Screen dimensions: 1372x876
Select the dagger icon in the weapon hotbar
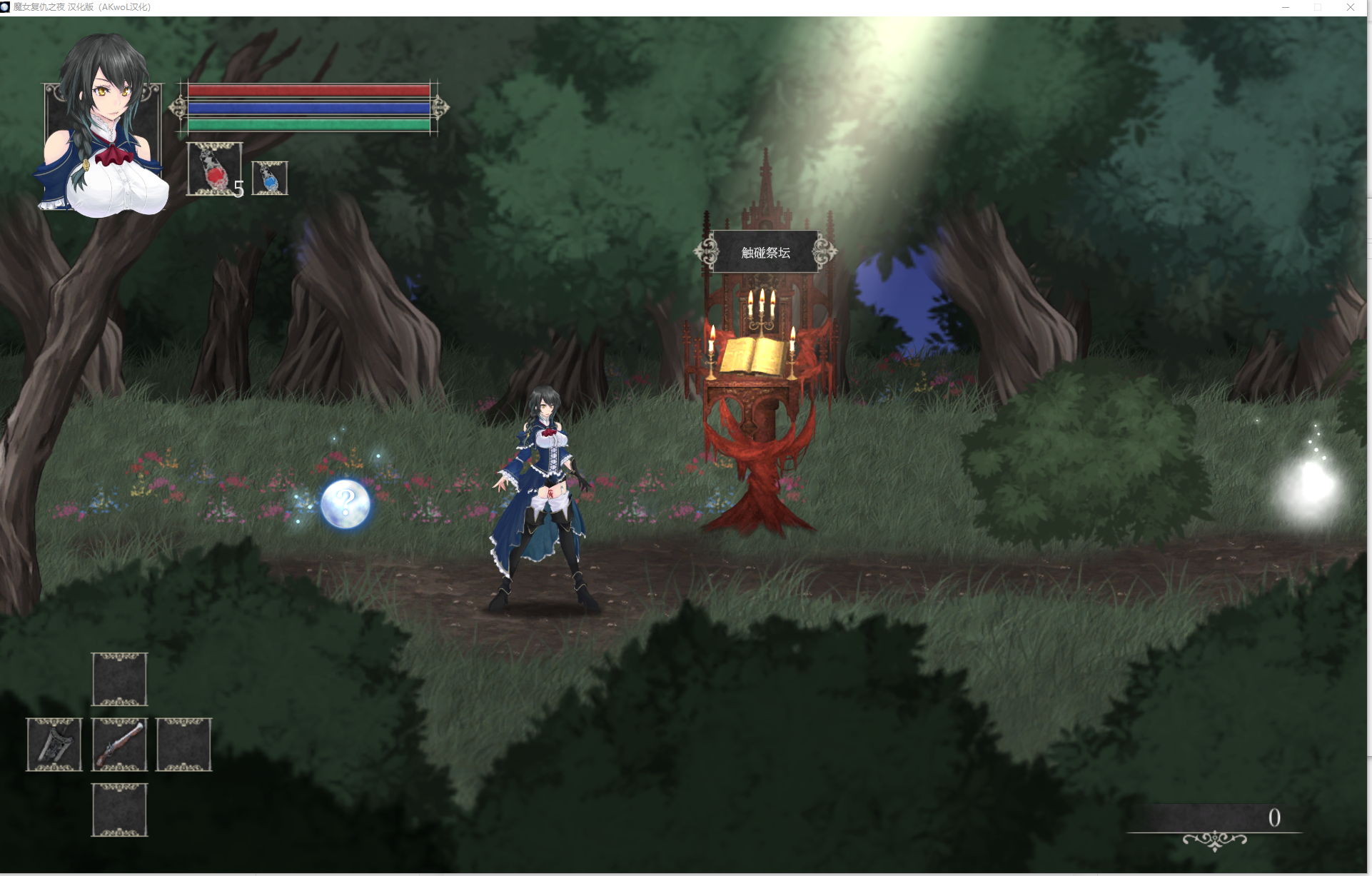[x=54, y=745]
